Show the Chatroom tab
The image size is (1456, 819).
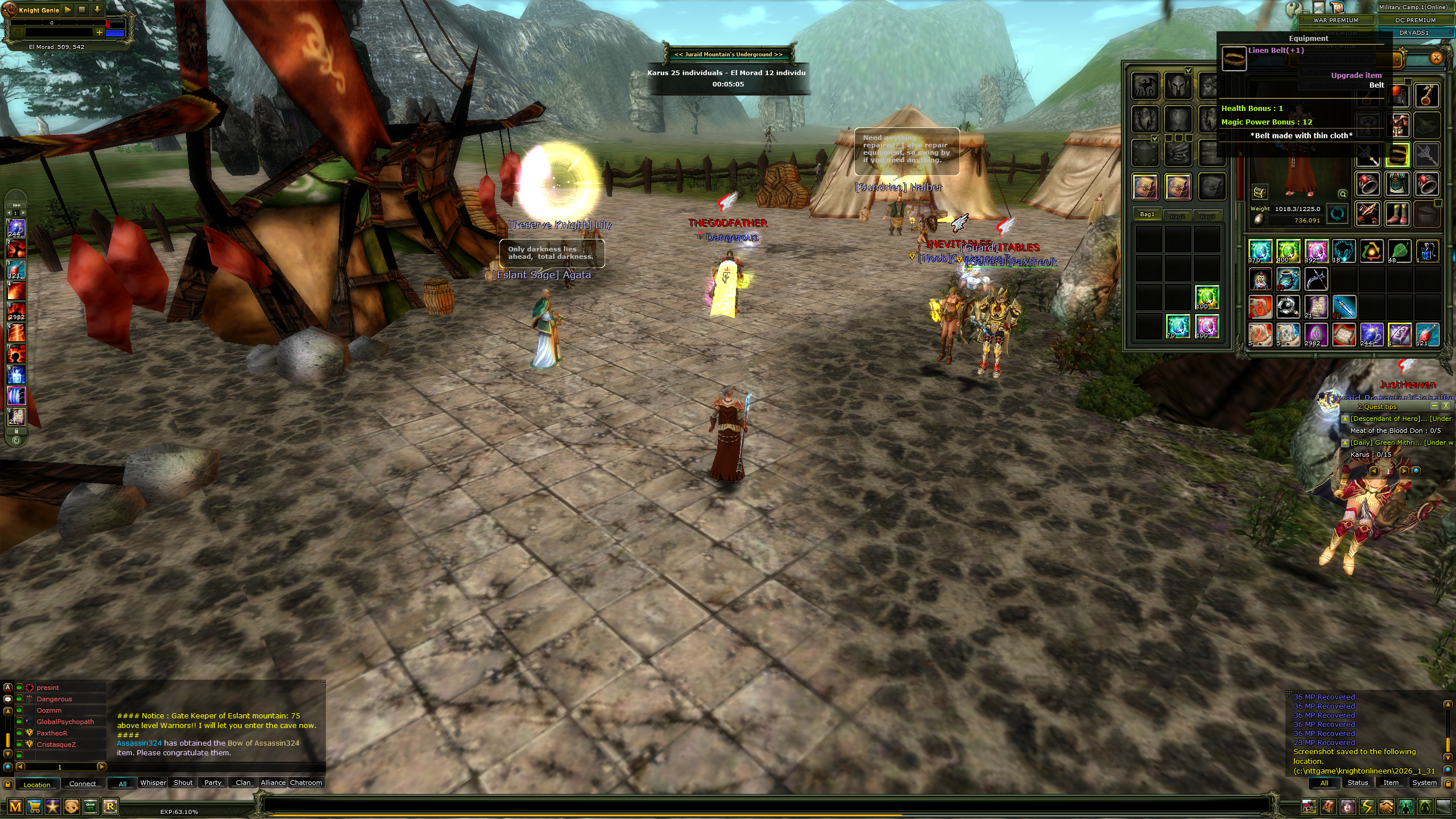306,783
